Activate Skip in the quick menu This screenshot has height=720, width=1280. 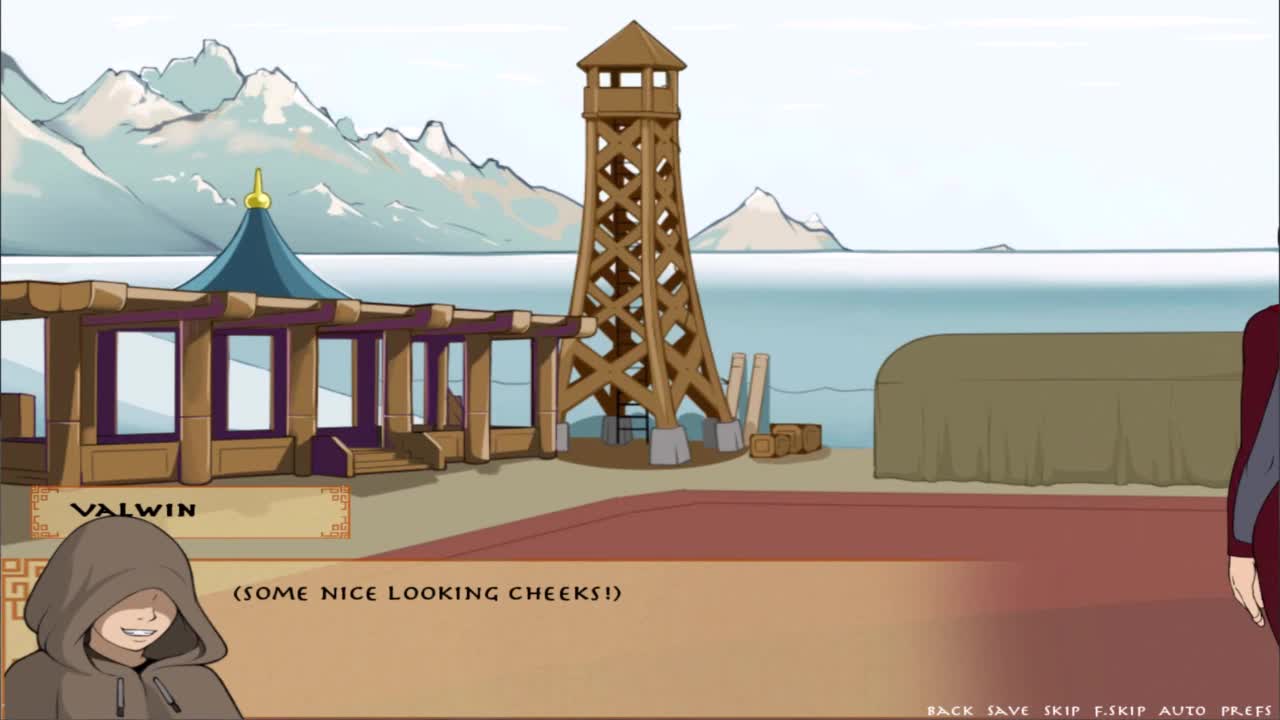[1061, 710]
